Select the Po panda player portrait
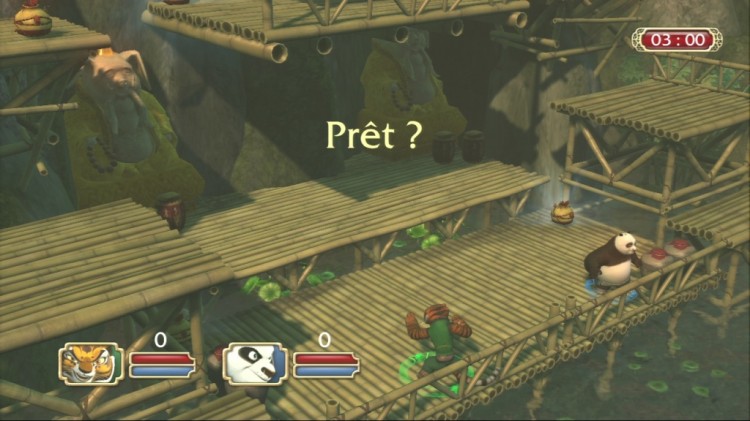Viewport: 750px width, 421px height. (x=253, y=364)
